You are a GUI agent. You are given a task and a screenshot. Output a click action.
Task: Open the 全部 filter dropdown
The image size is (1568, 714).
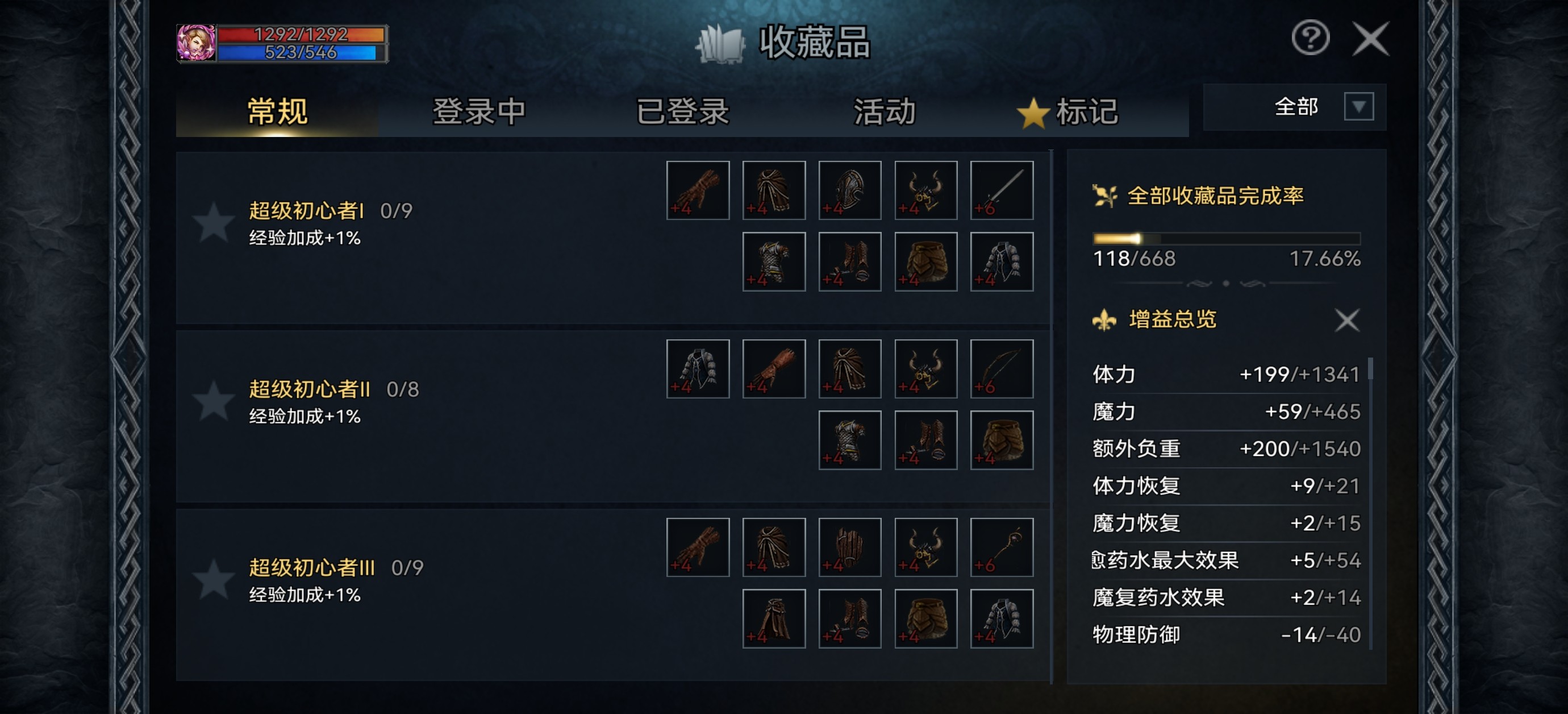click(1358, 107)
